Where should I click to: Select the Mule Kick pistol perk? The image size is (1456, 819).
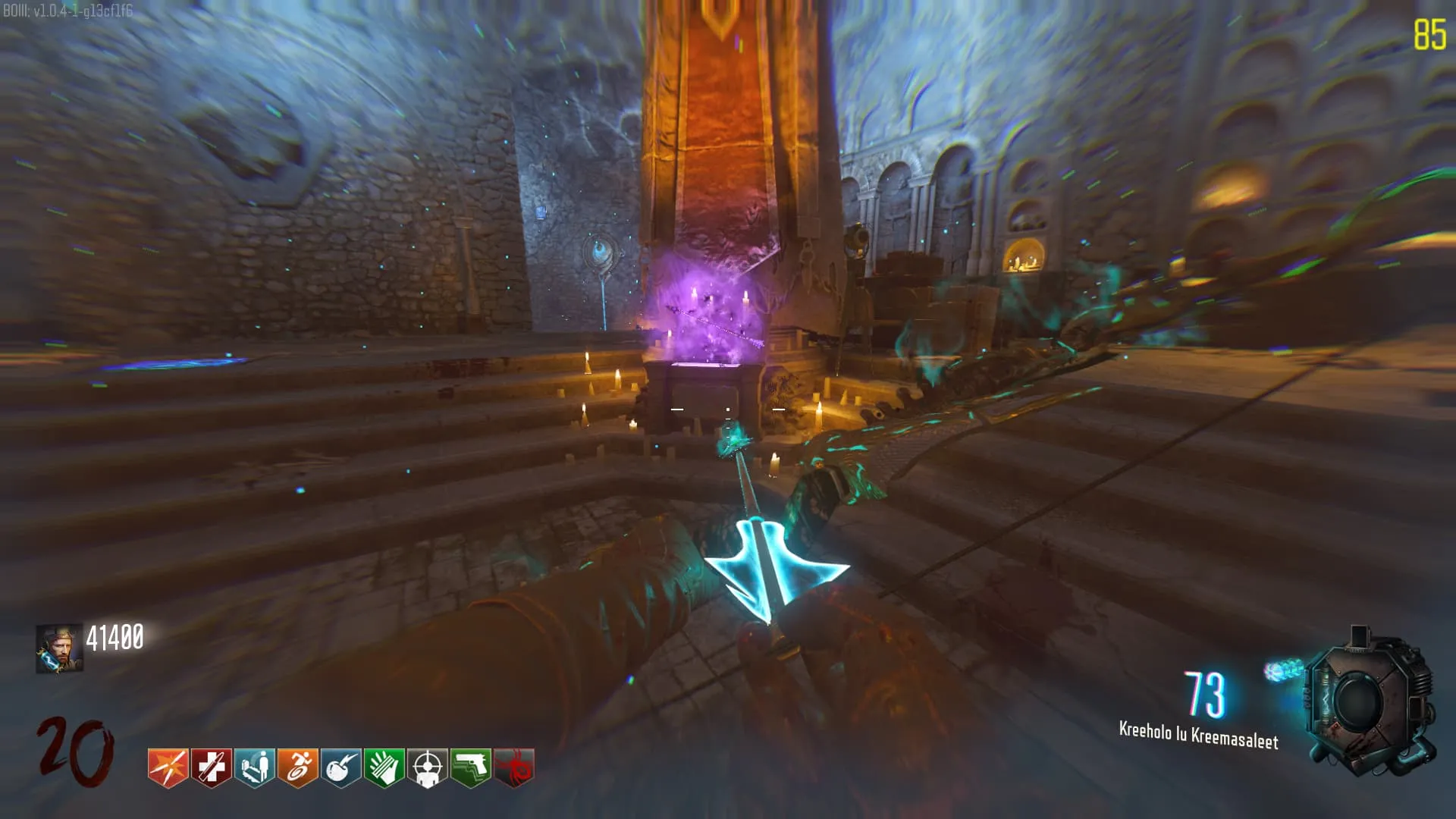click(471, 767)
